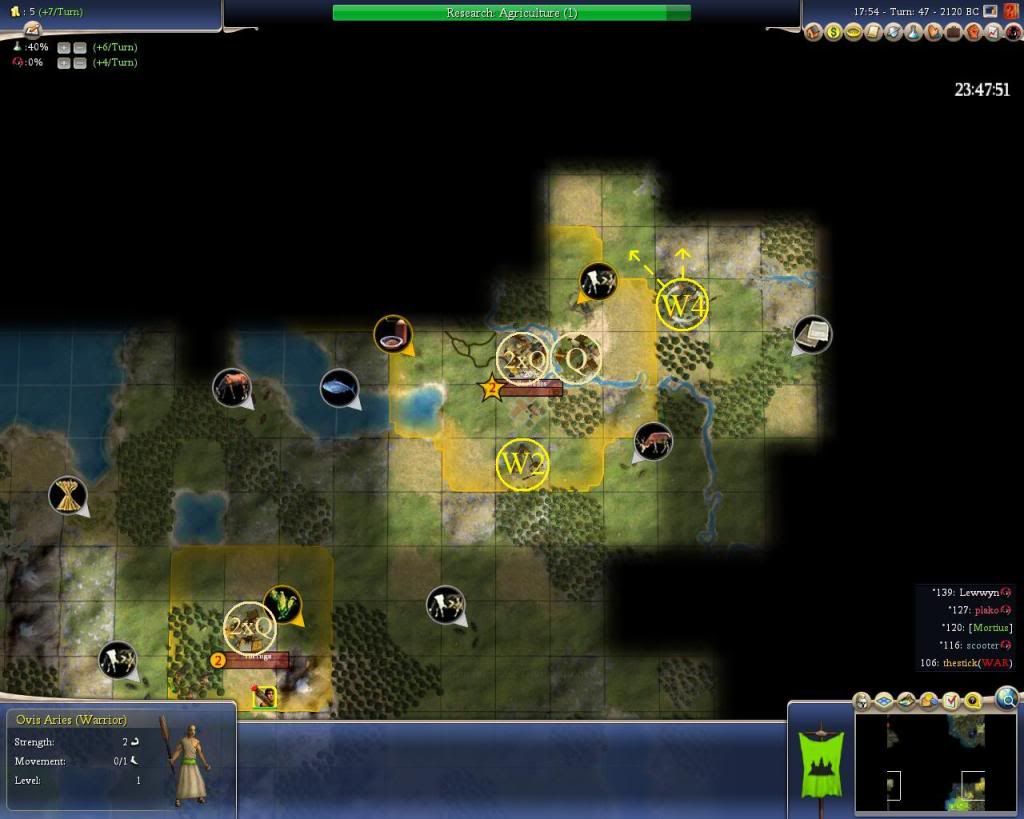This screenshot has height=819, width=1024.
Task: Open the Technology Advisor flask icon
Action: coord(914,33)
